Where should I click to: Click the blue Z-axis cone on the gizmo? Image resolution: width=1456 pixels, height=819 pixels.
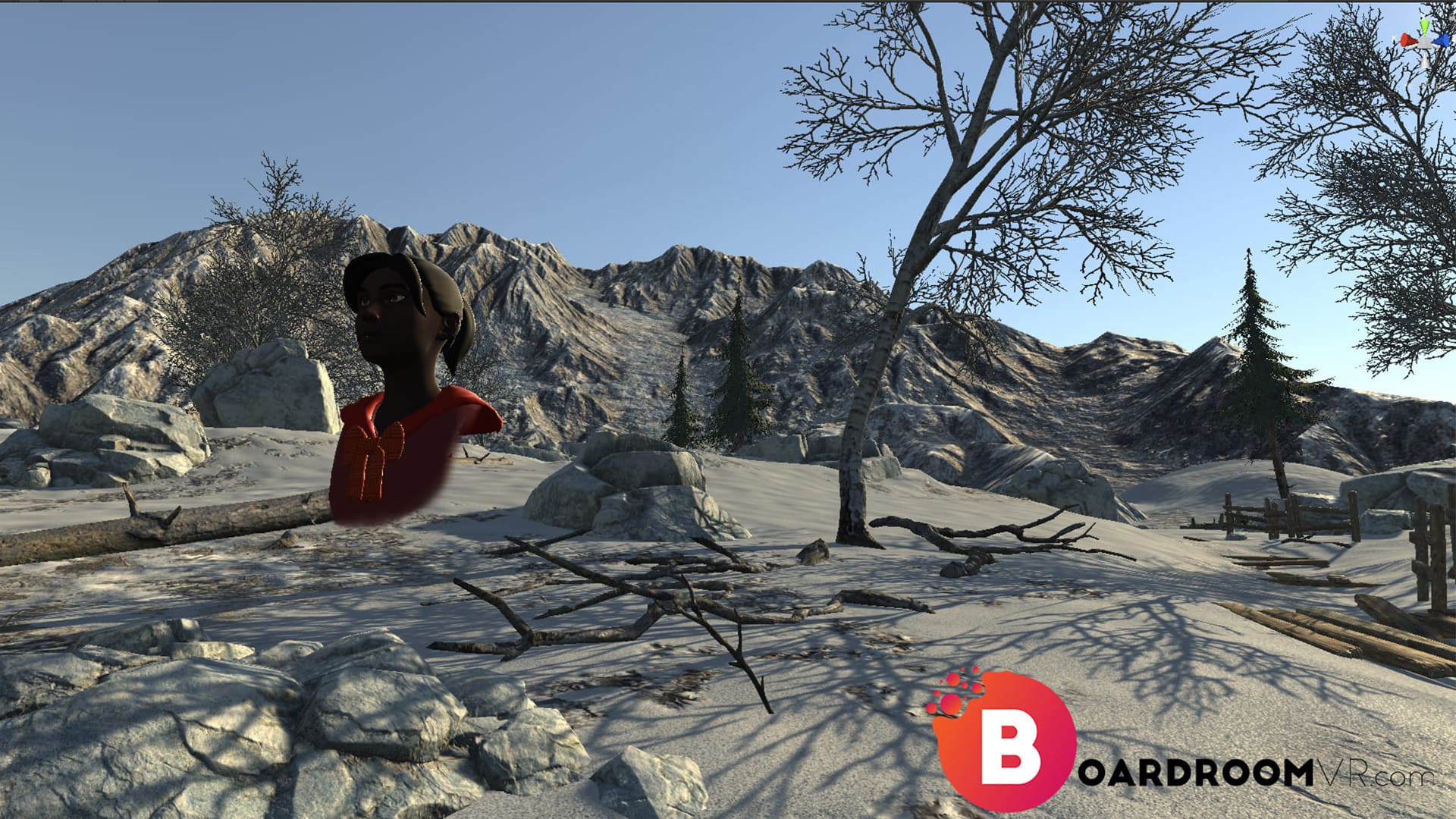(x=1440, y=40)
